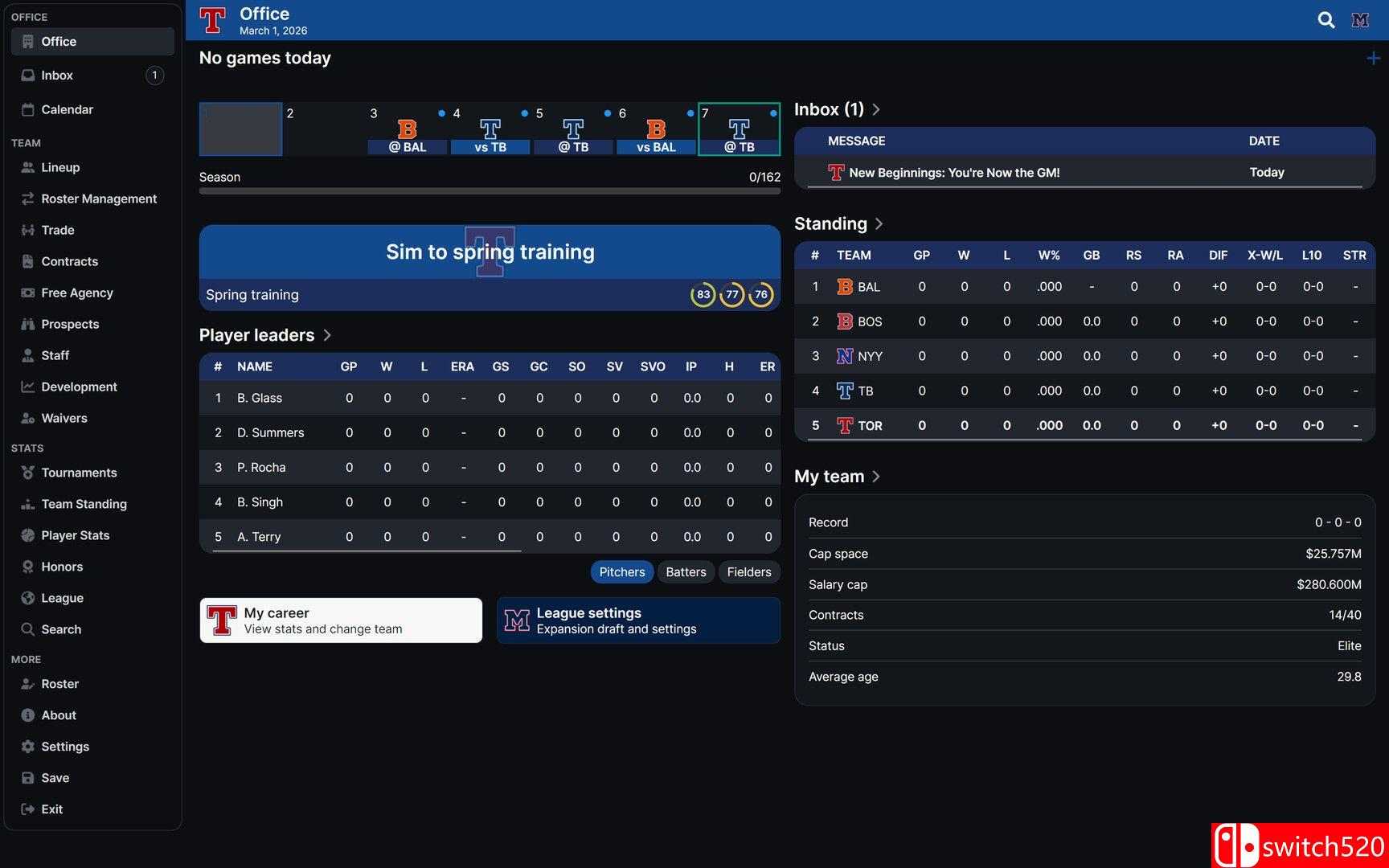
Task: Open Player leaders via its chevron
Action: 327,335
